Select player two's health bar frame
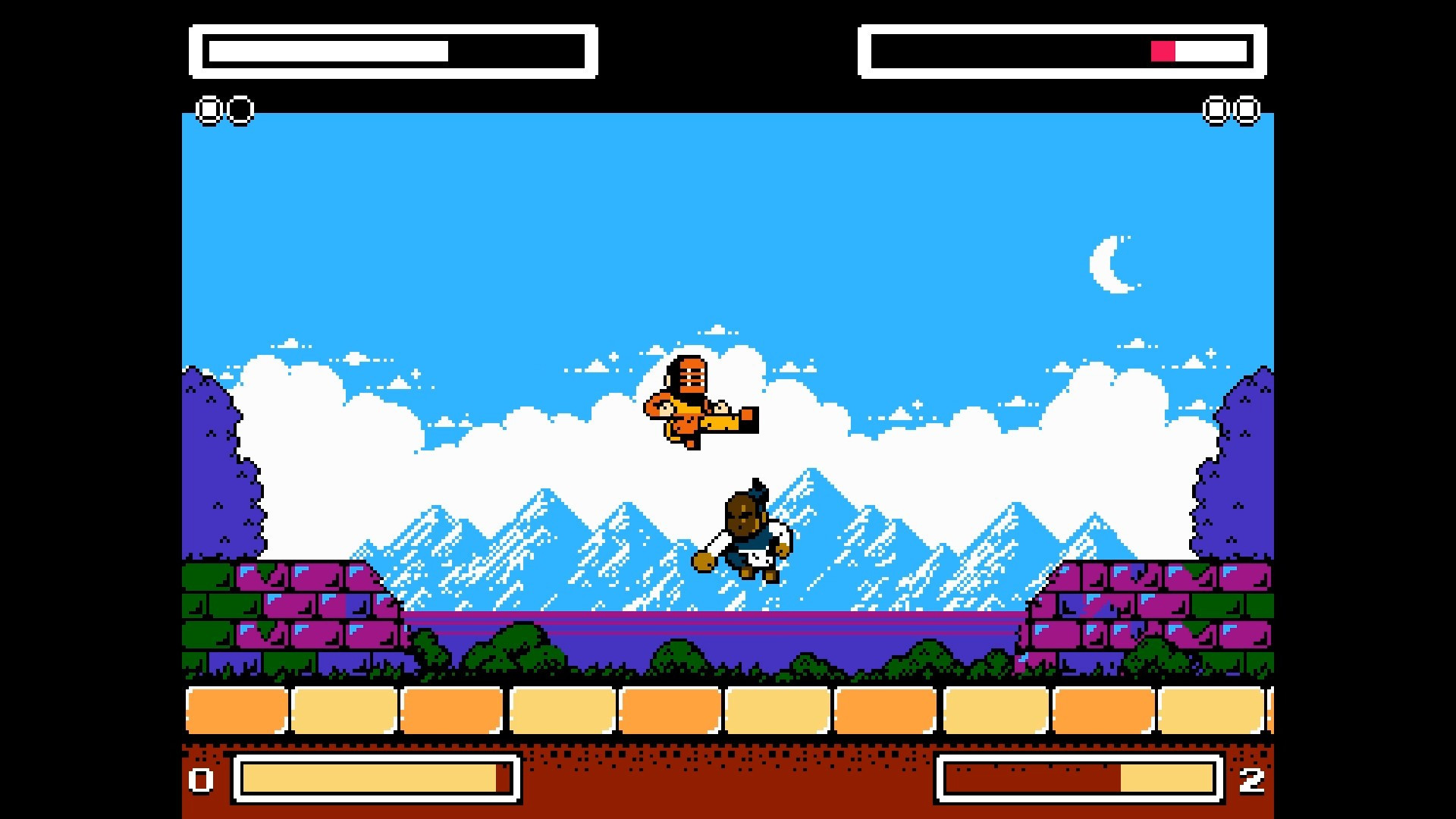Image resolution: width=1456 pixels, height=819 pixels. 1062,52
